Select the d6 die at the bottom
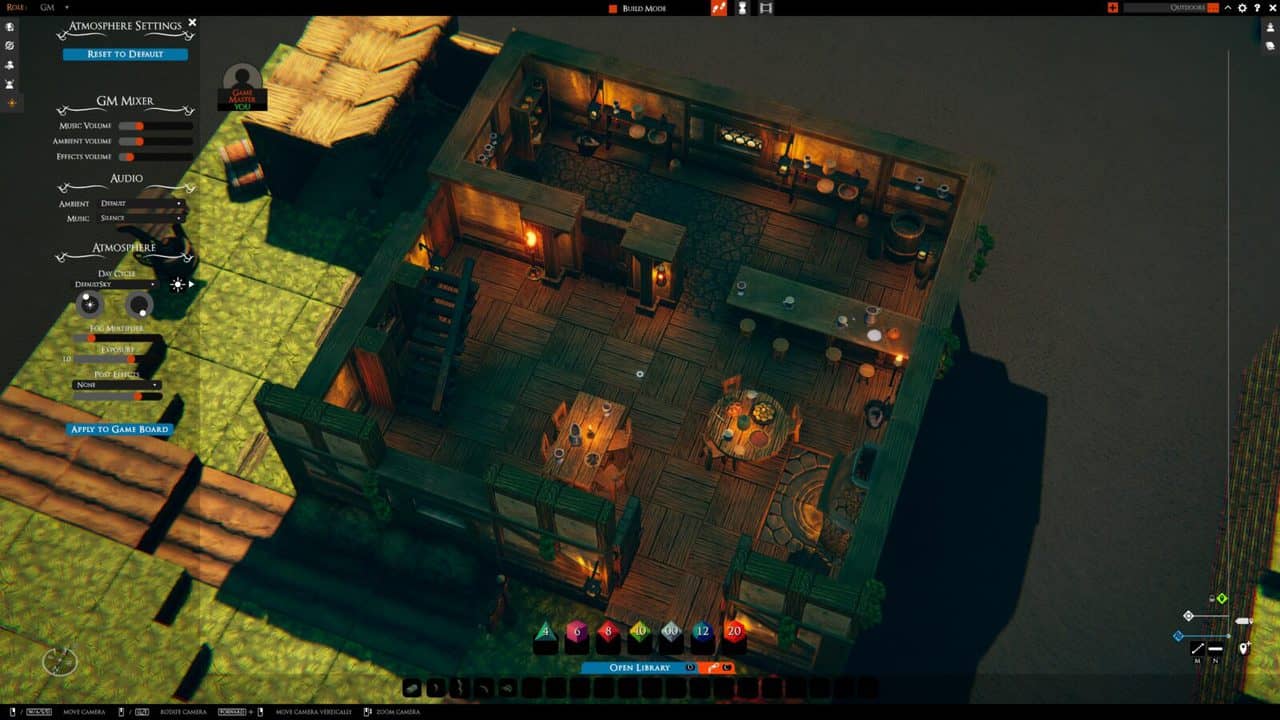Viewport: 1280px width, 720px height. (x=576, y=631)
